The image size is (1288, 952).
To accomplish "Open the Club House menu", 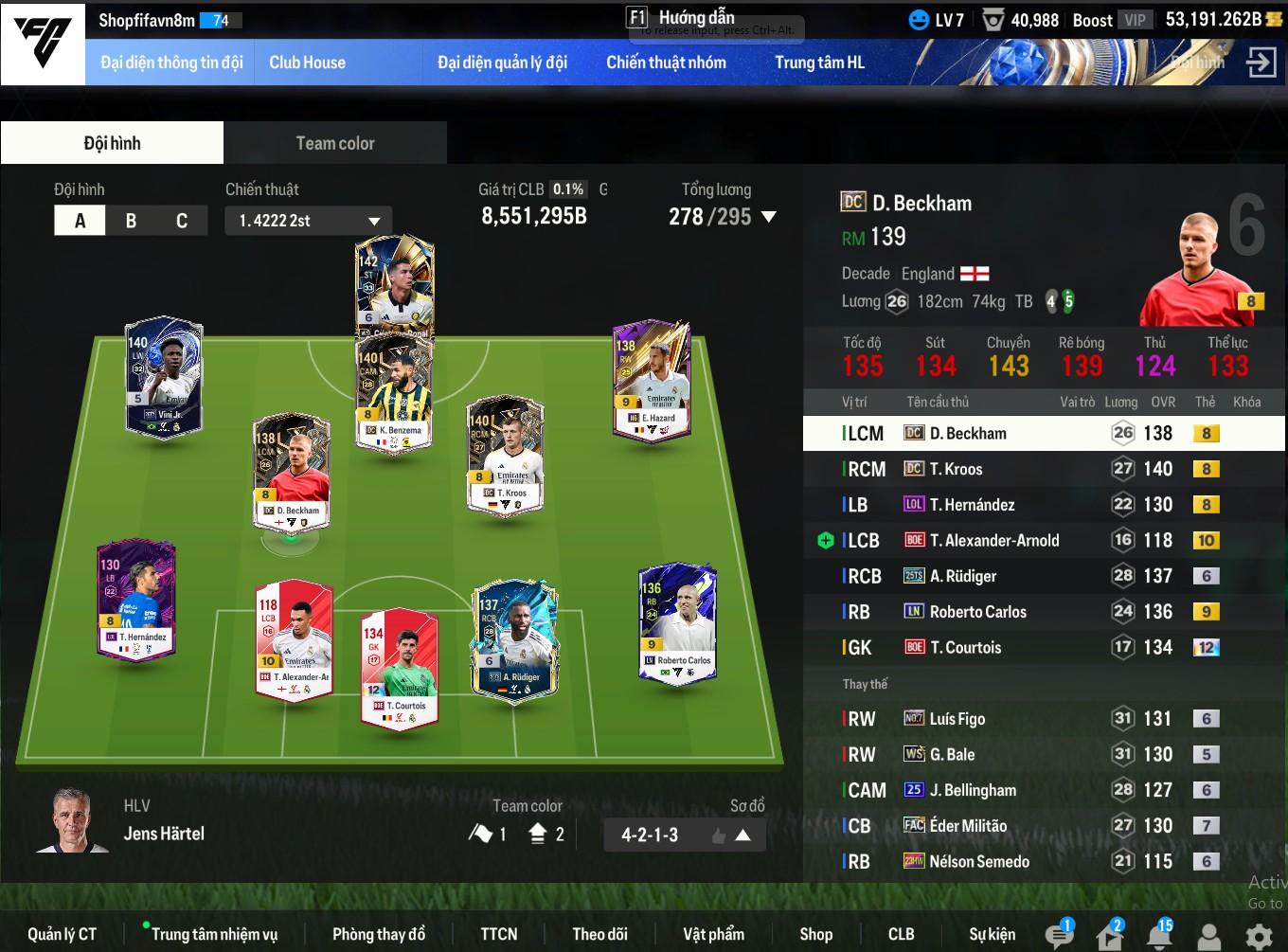I will (x=307, y=63).
